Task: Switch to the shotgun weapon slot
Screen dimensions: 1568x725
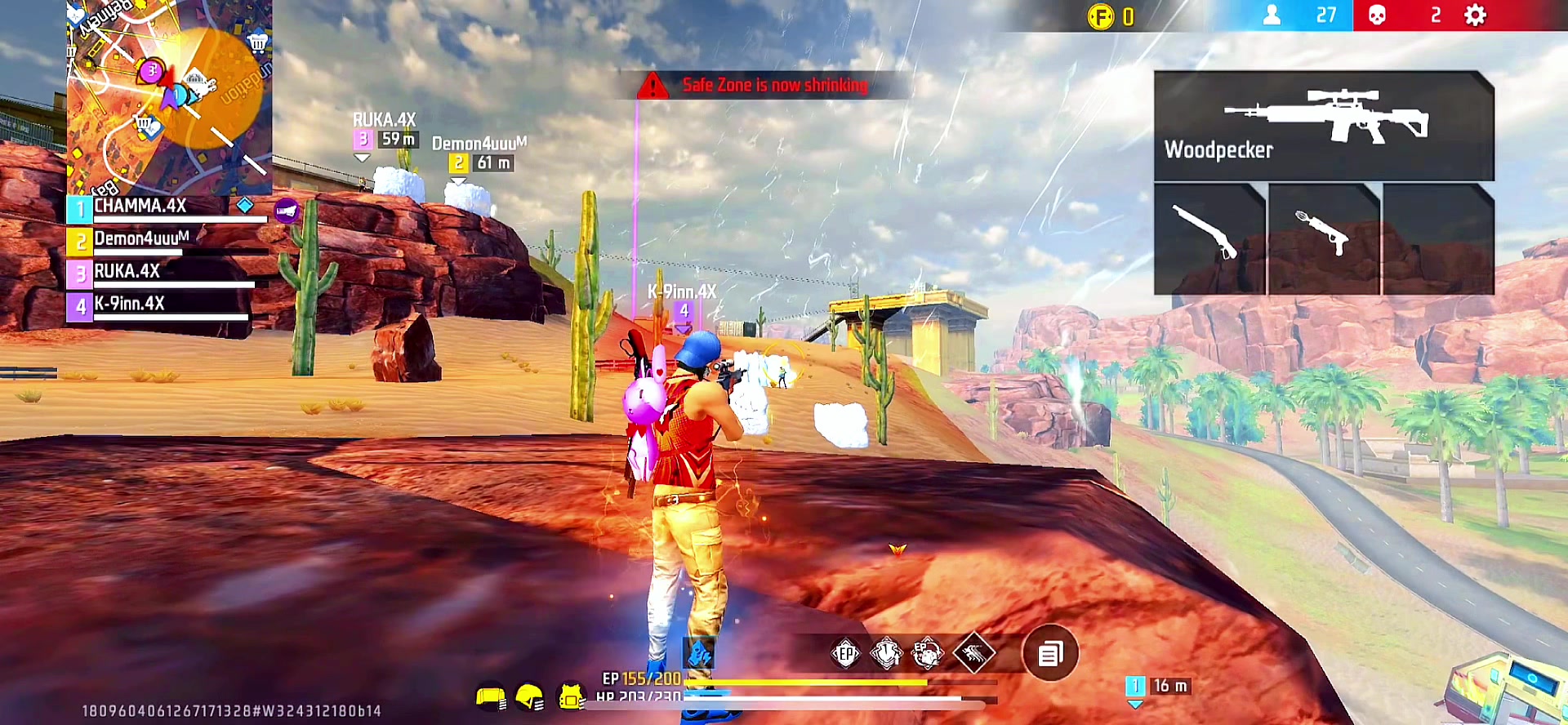Action: point(1209,238)
